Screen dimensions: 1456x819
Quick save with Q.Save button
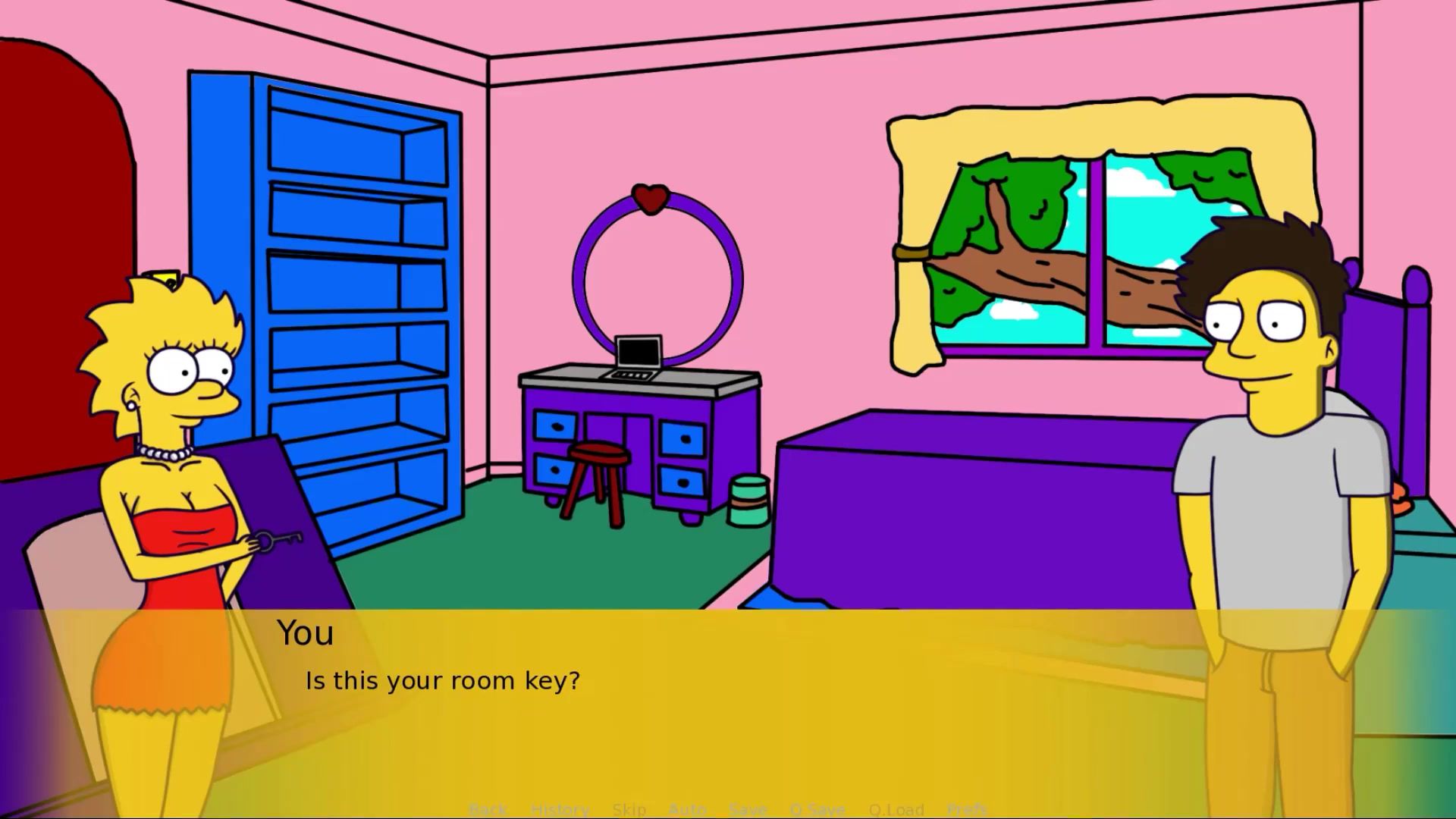[x=817, y=809]
